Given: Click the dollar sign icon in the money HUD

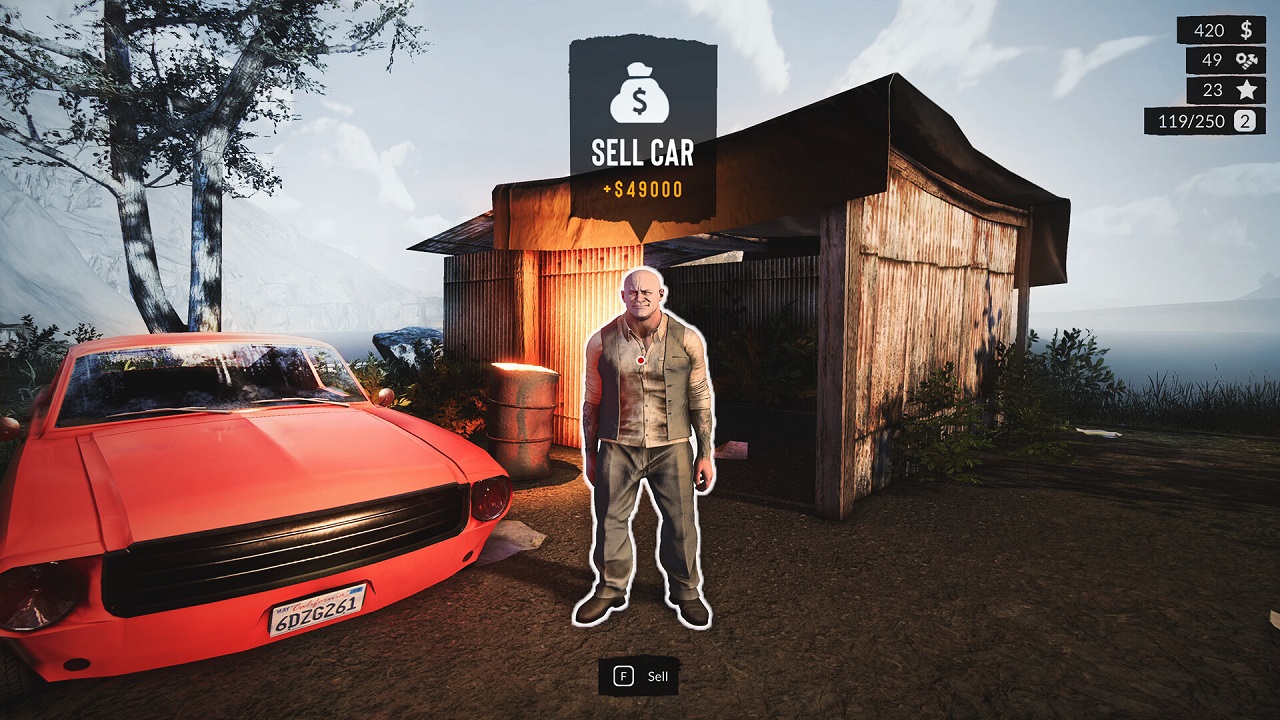Looking at the screenshot, I should (x=1246, y=30).
